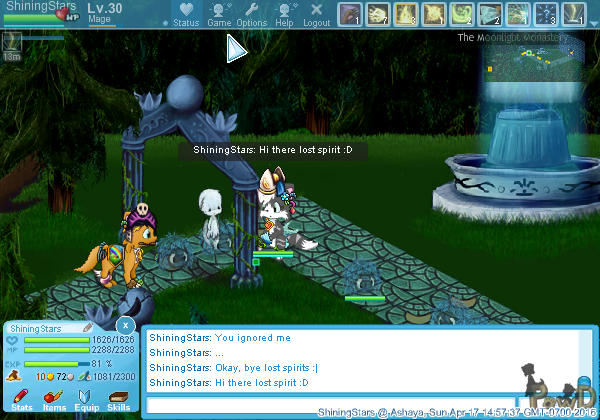Open the Equip panel
The height and width of the screenshot is (420, 600).
(86, 398)
